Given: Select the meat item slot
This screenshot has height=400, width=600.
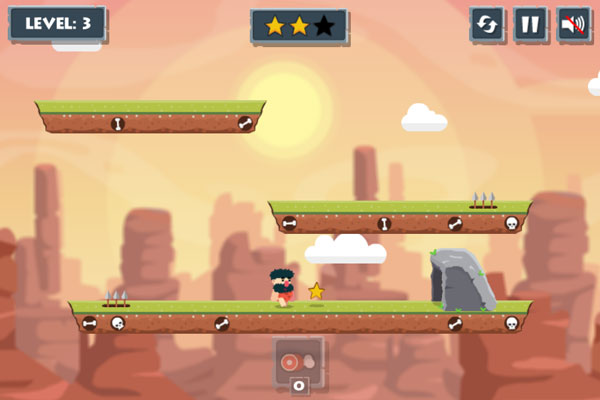Looking at the screenshot, I should (x=298, y=361).
